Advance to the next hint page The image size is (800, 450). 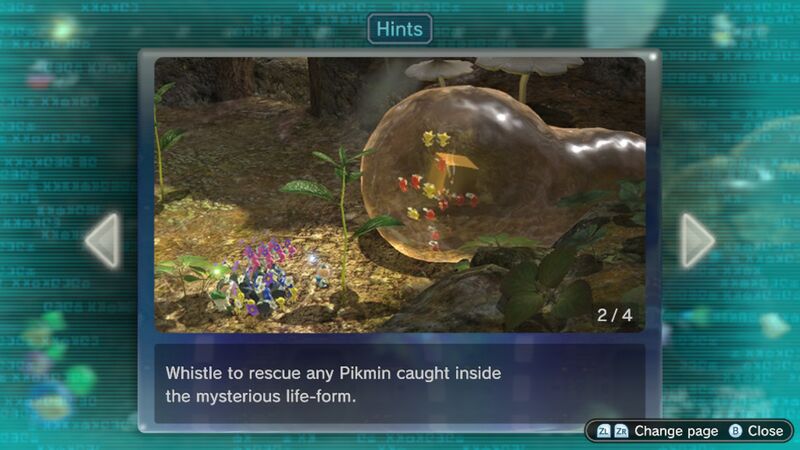(697, 240)
